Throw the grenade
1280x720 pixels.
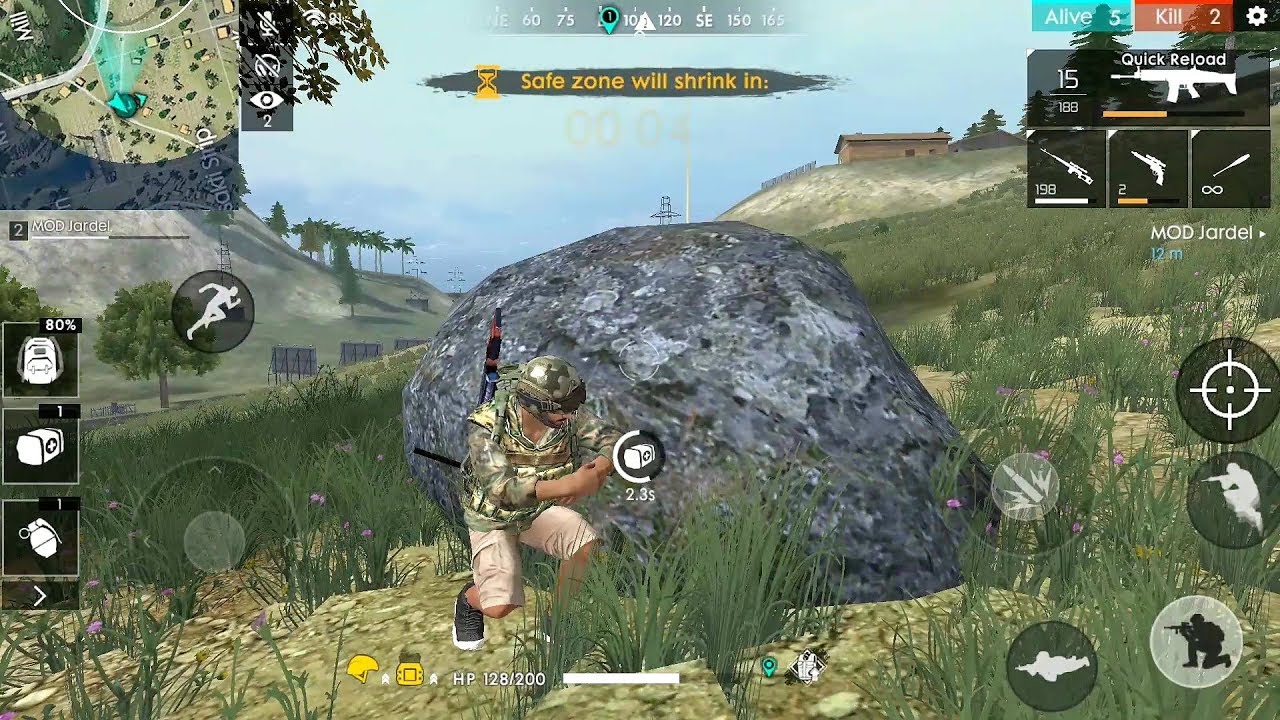41,535
